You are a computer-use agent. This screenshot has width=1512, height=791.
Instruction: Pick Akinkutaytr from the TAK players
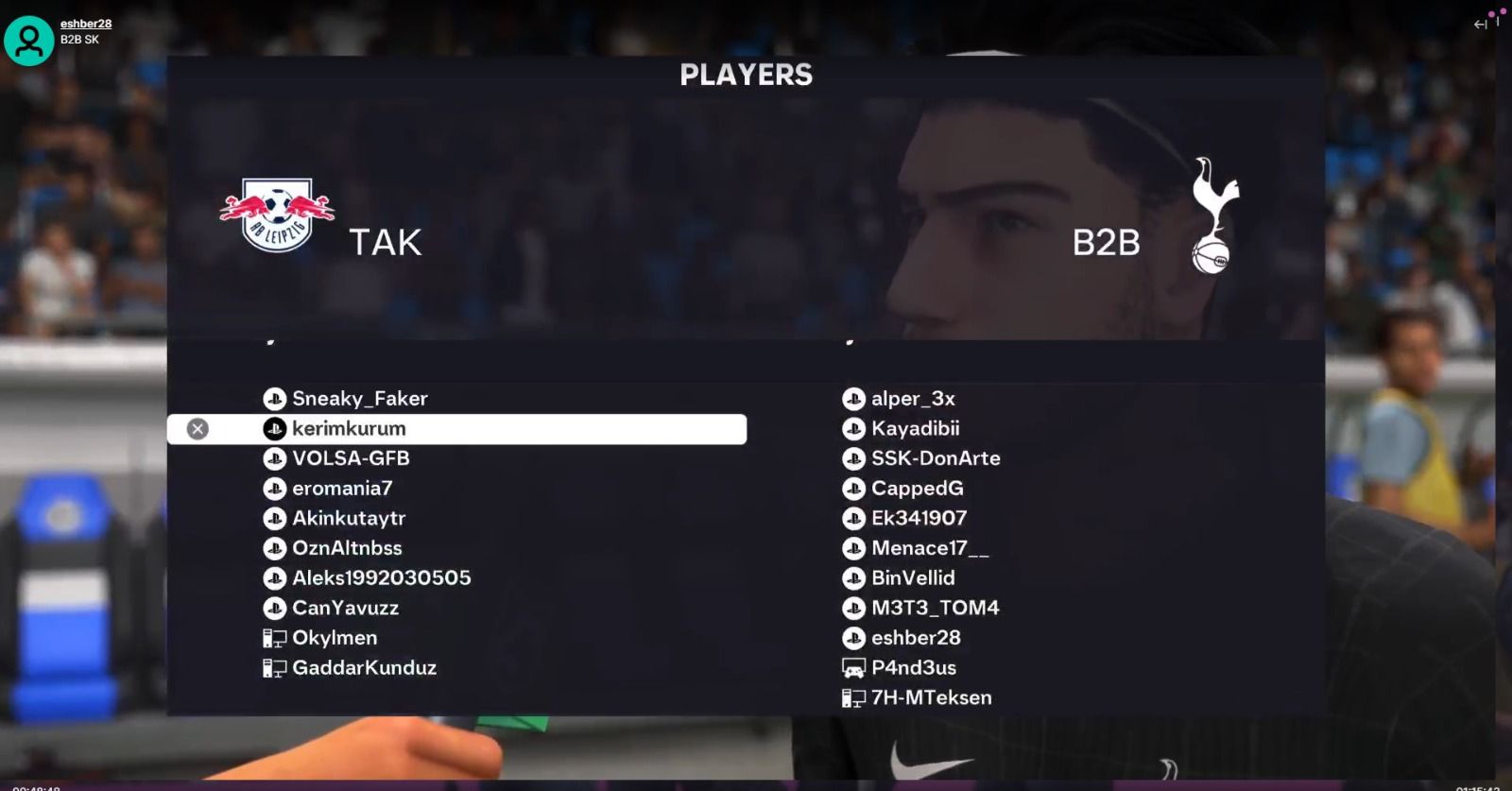(x=348, y=518)
